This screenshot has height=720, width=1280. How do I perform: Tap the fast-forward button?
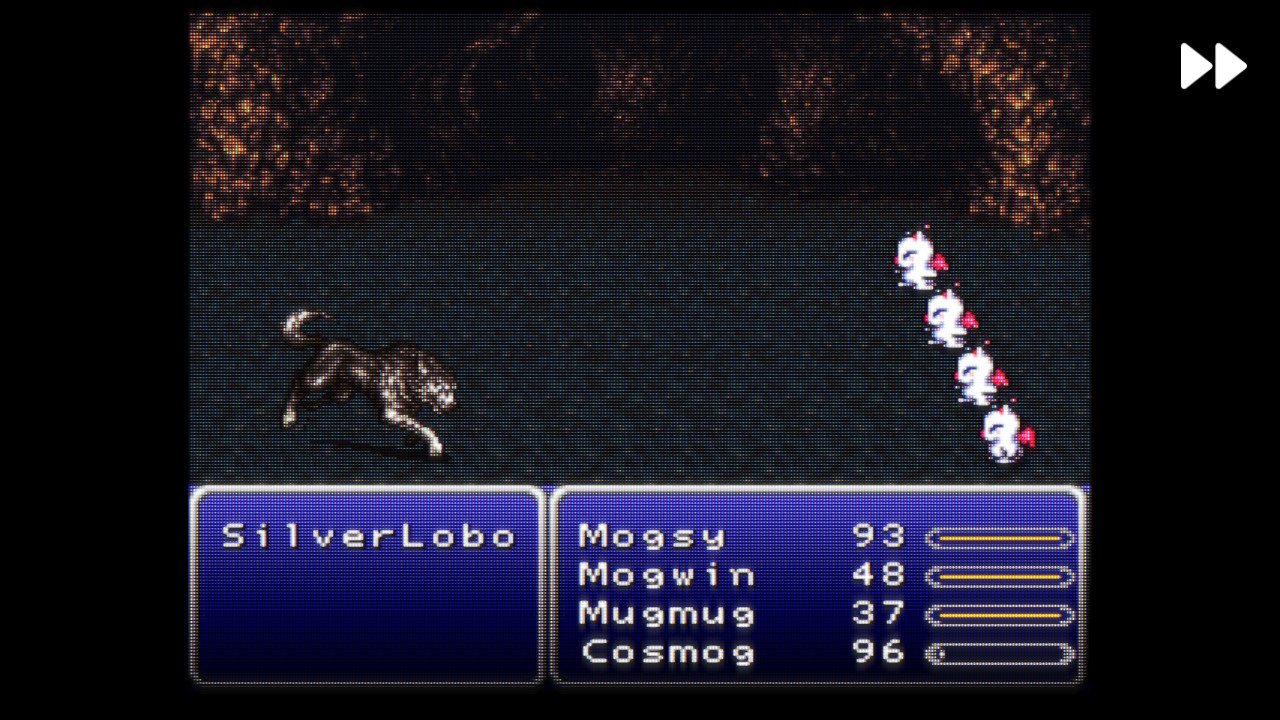tap(1213, 66)
